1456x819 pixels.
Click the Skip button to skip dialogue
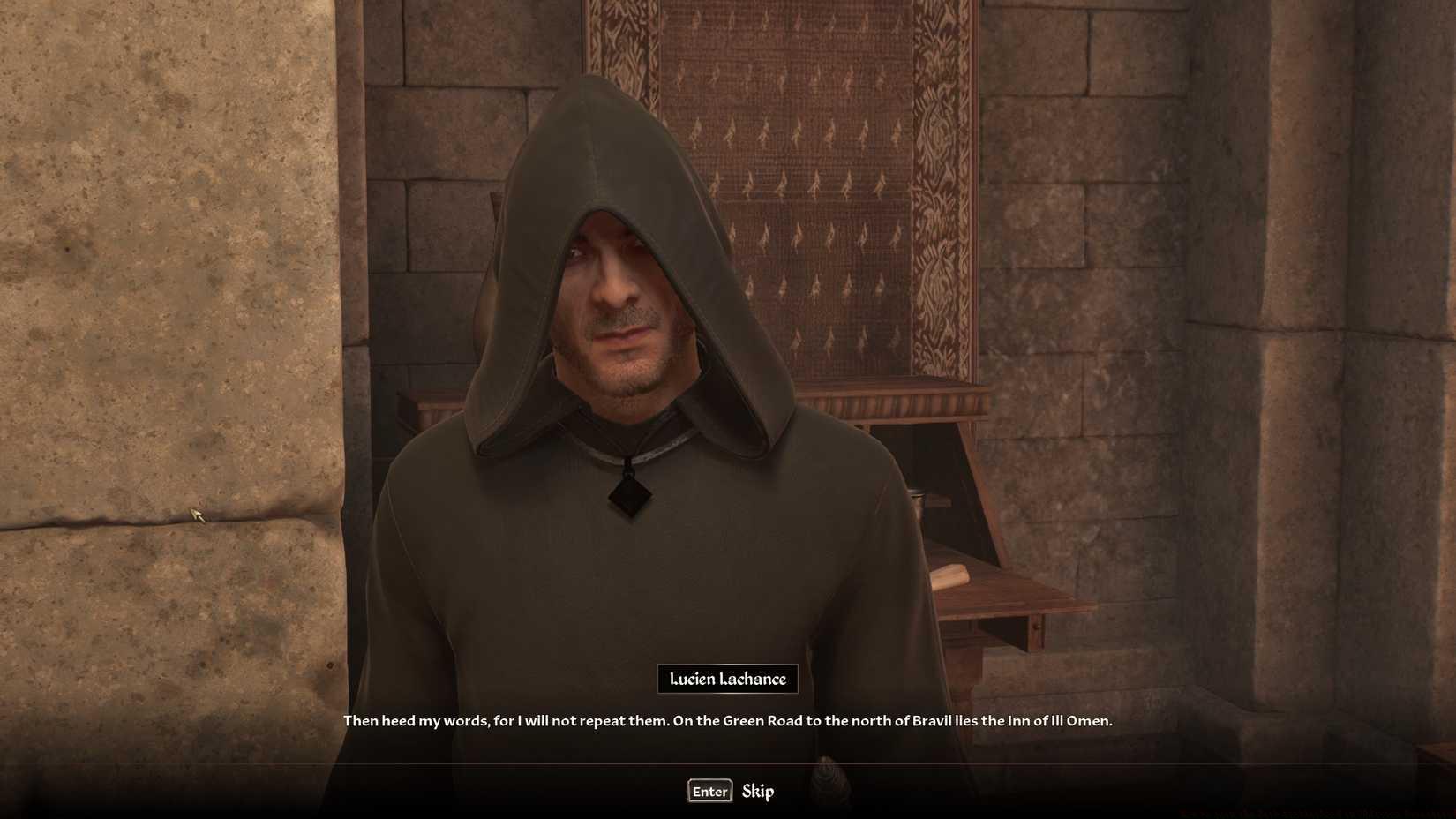pos(757,791)
